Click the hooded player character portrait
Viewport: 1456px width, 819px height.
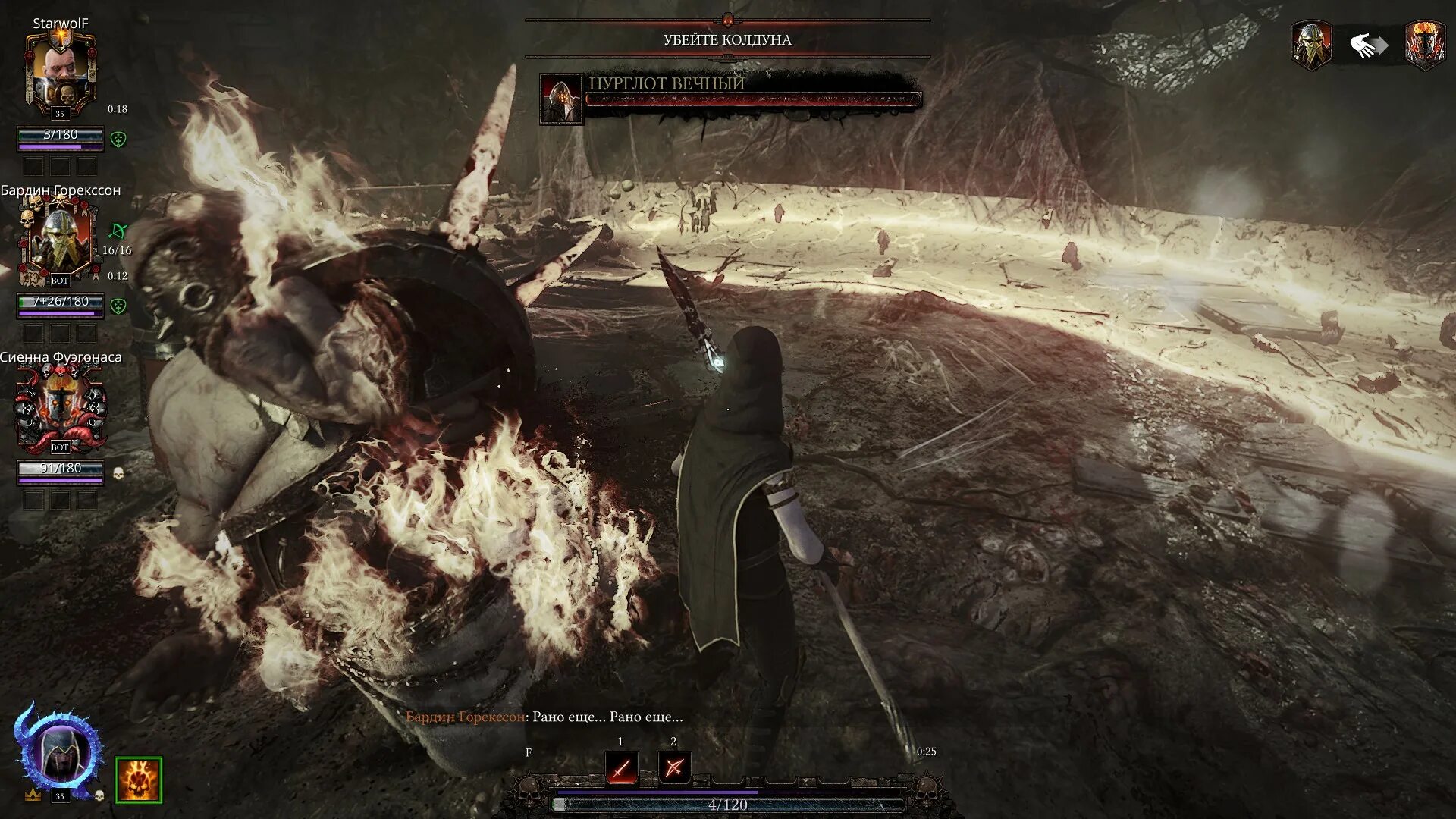tap(60, 751)
